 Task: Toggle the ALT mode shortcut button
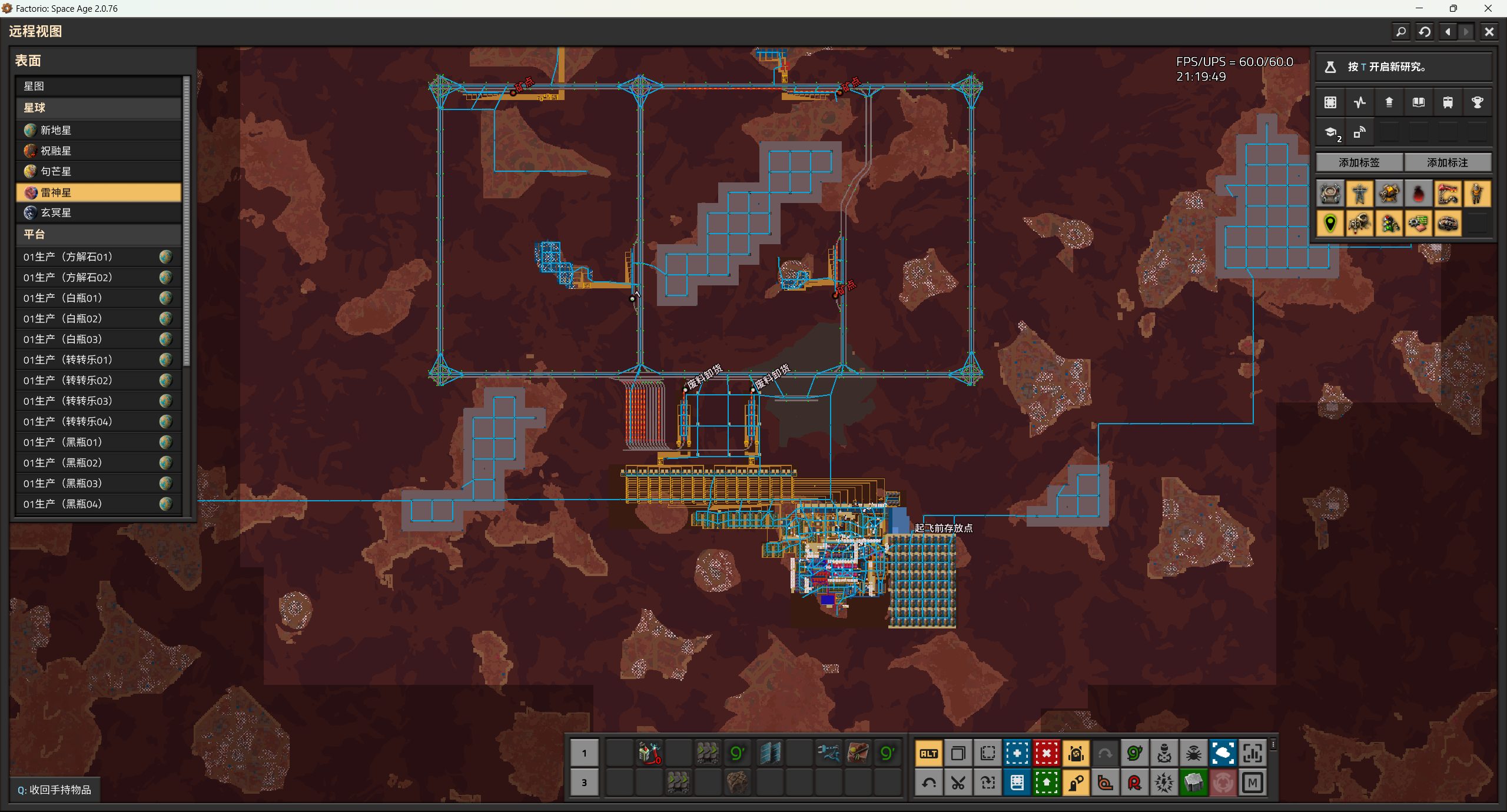click(x=929, y=753)
